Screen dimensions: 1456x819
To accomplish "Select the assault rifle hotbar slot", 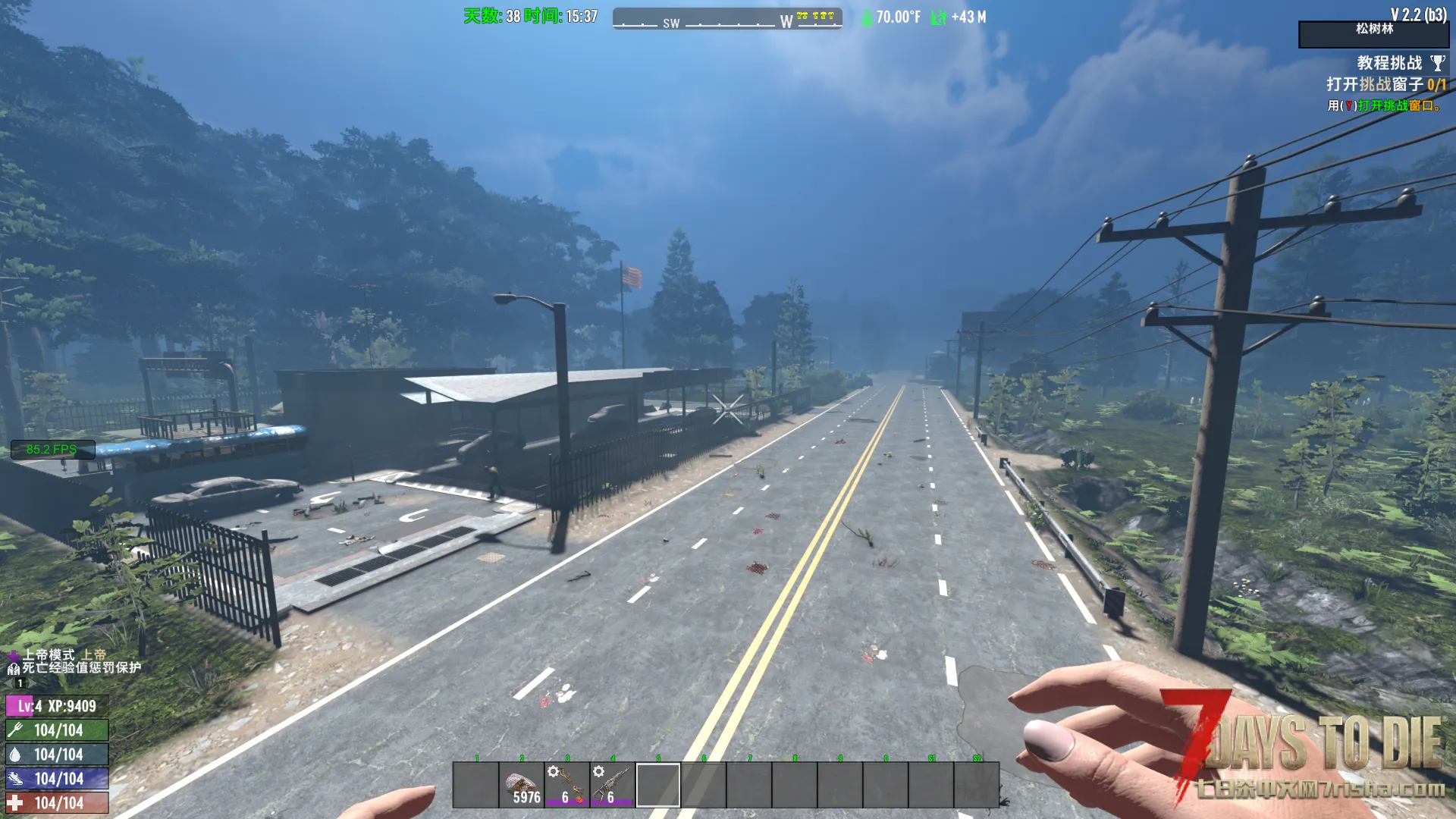I will pyautogui.click(x=613, y=786).
